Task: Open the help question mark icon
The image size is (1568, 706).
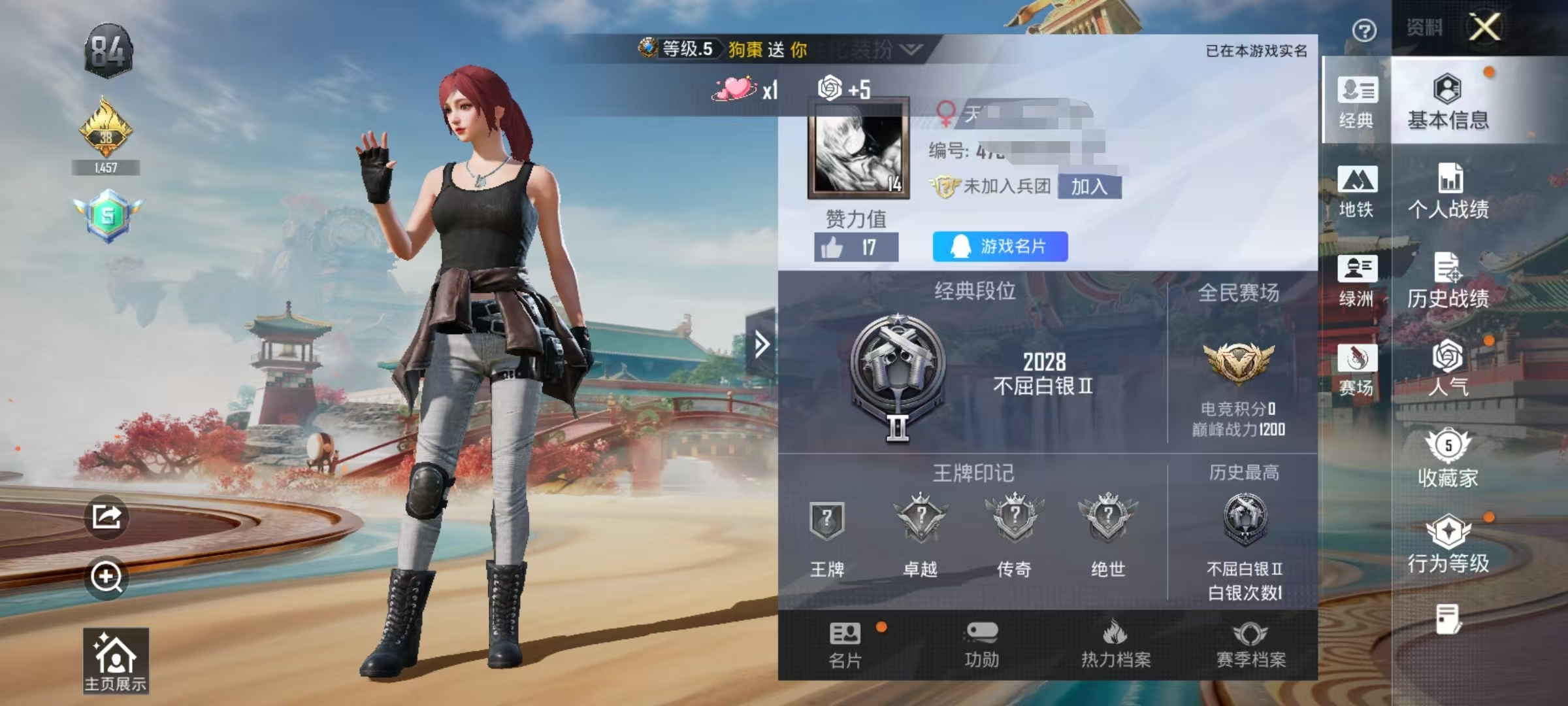Action: 1364,30
